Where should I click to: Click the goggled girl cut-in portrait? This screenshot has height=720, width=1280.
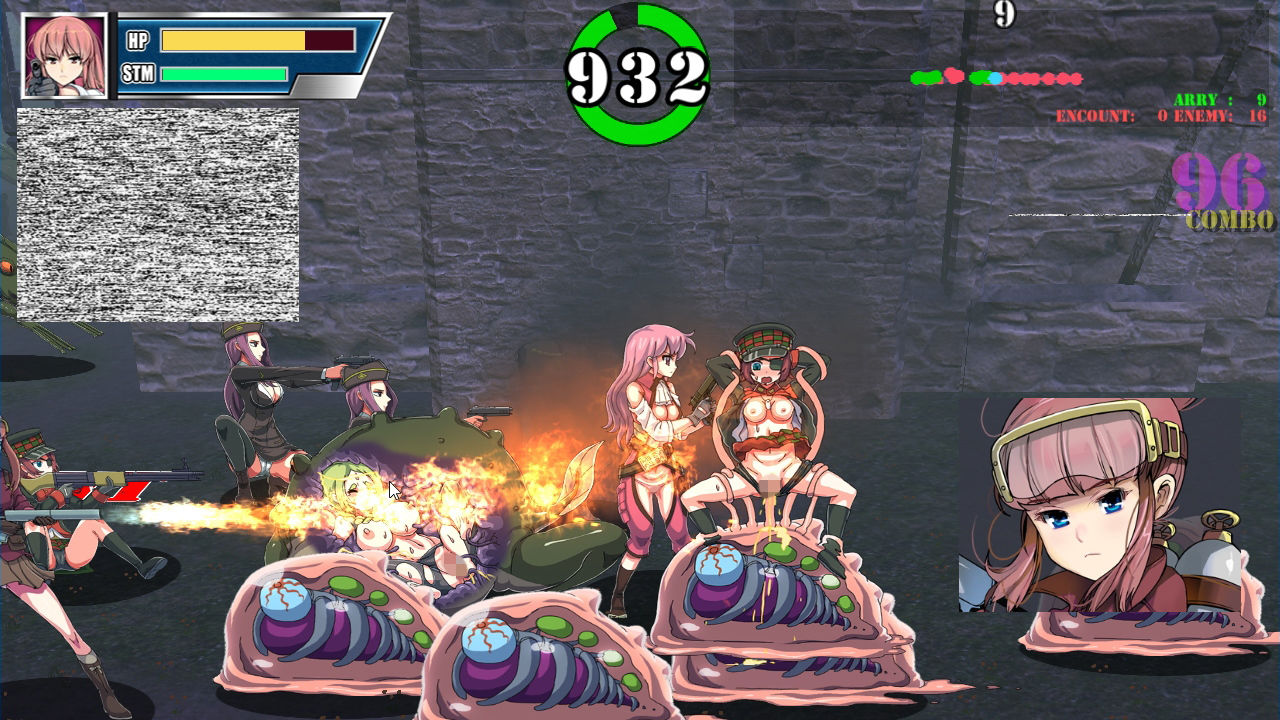click(x=1100, y=505)
